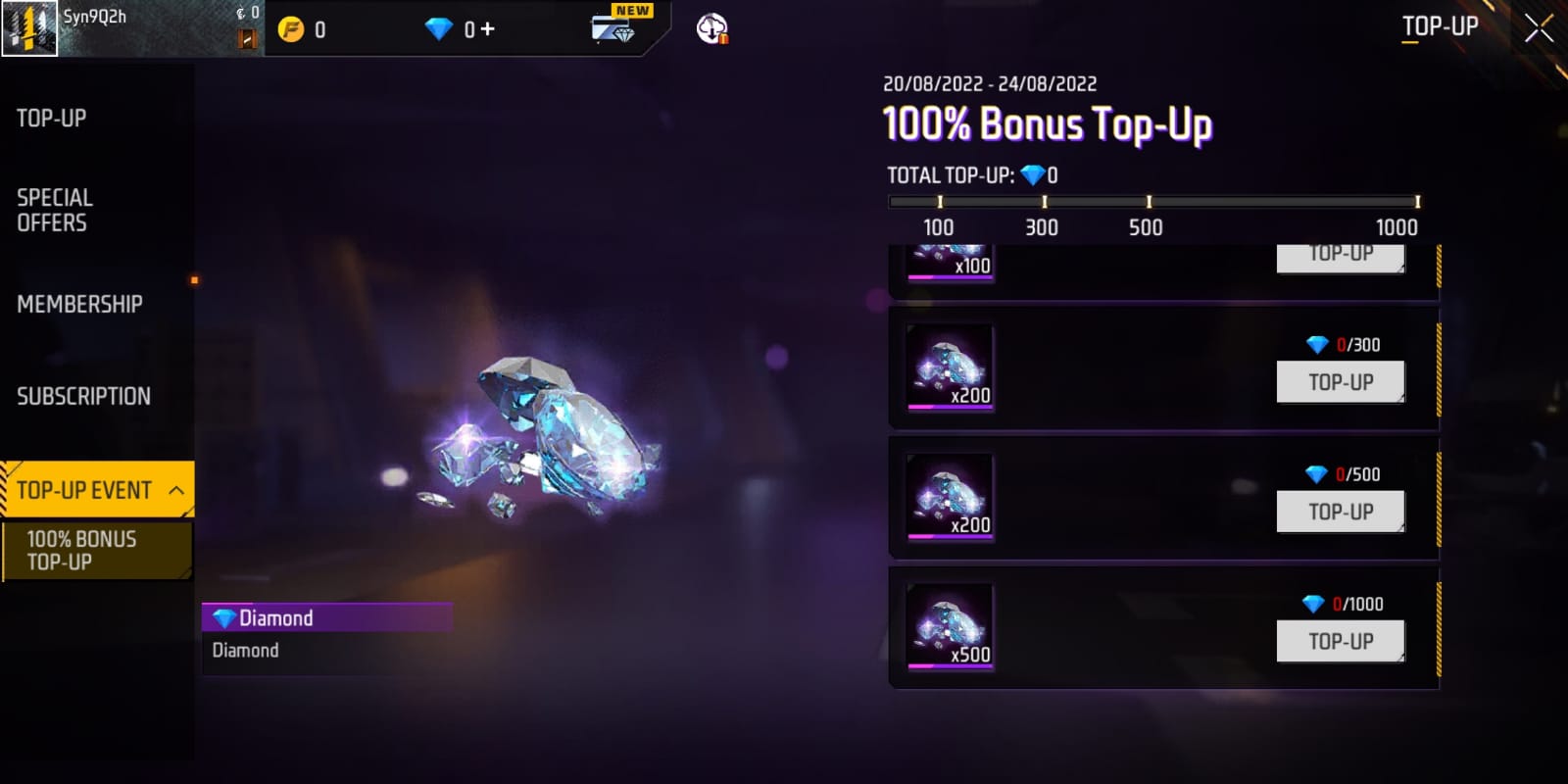The image size is (1568, 784).
Task: Click the download cloud icon
Action: pos(712,29)
